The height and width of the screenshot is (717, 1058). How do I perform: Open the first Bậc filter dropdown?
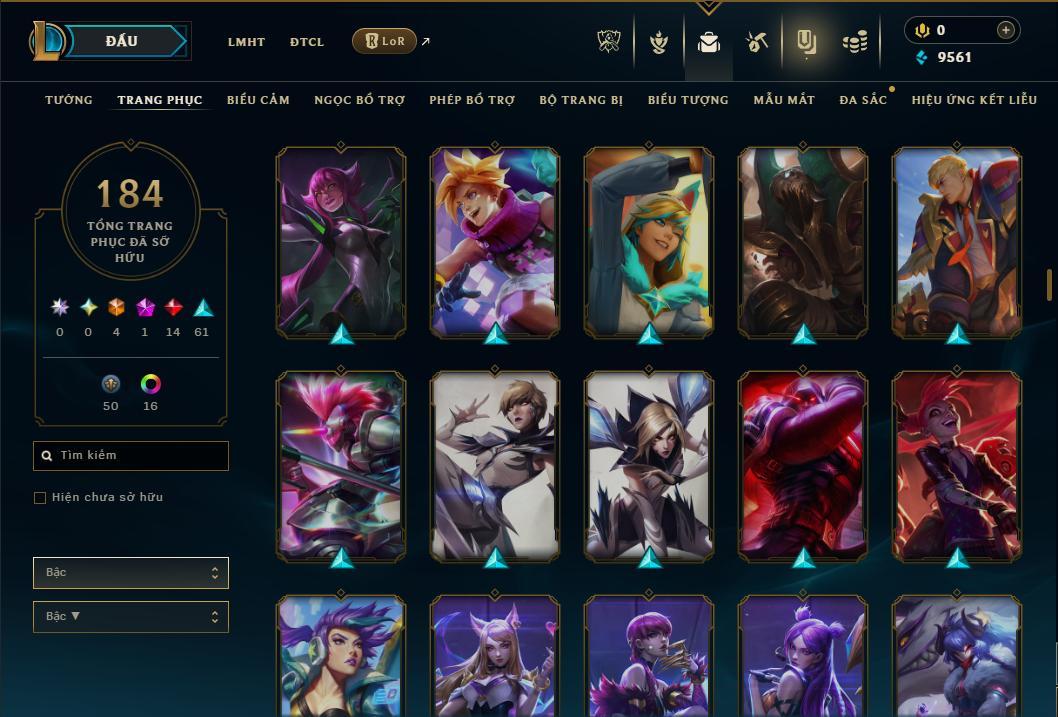[131, 573]
